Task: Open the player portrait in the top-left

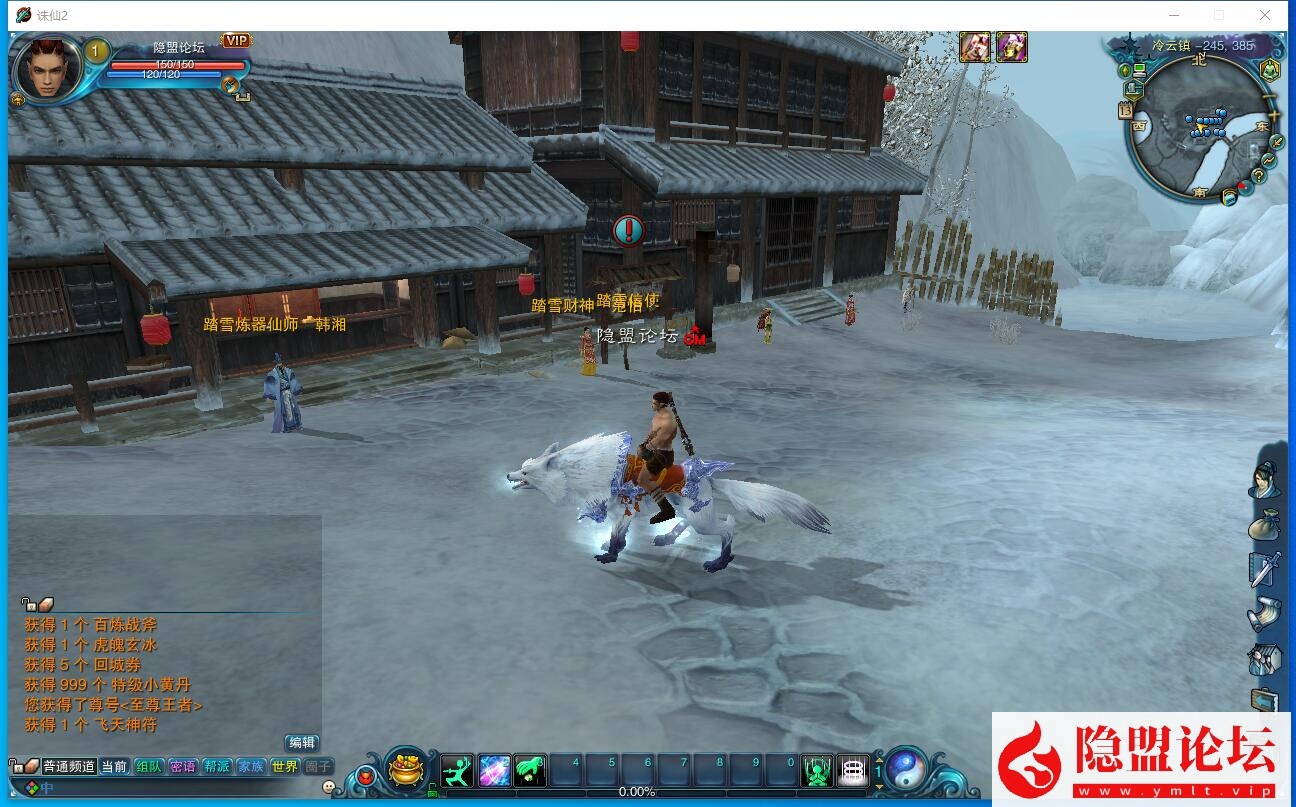Action: coord(47,68)
